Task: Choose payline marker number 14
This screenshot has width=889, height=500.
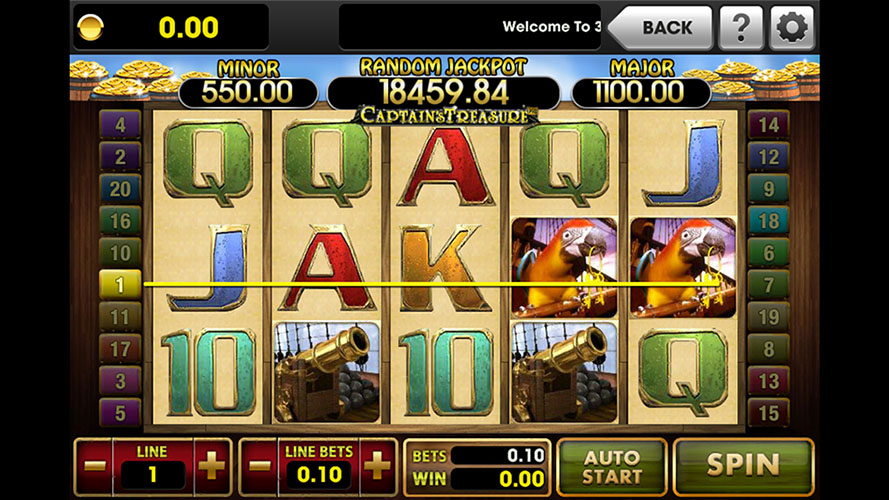Action: [x=768, y=125]
